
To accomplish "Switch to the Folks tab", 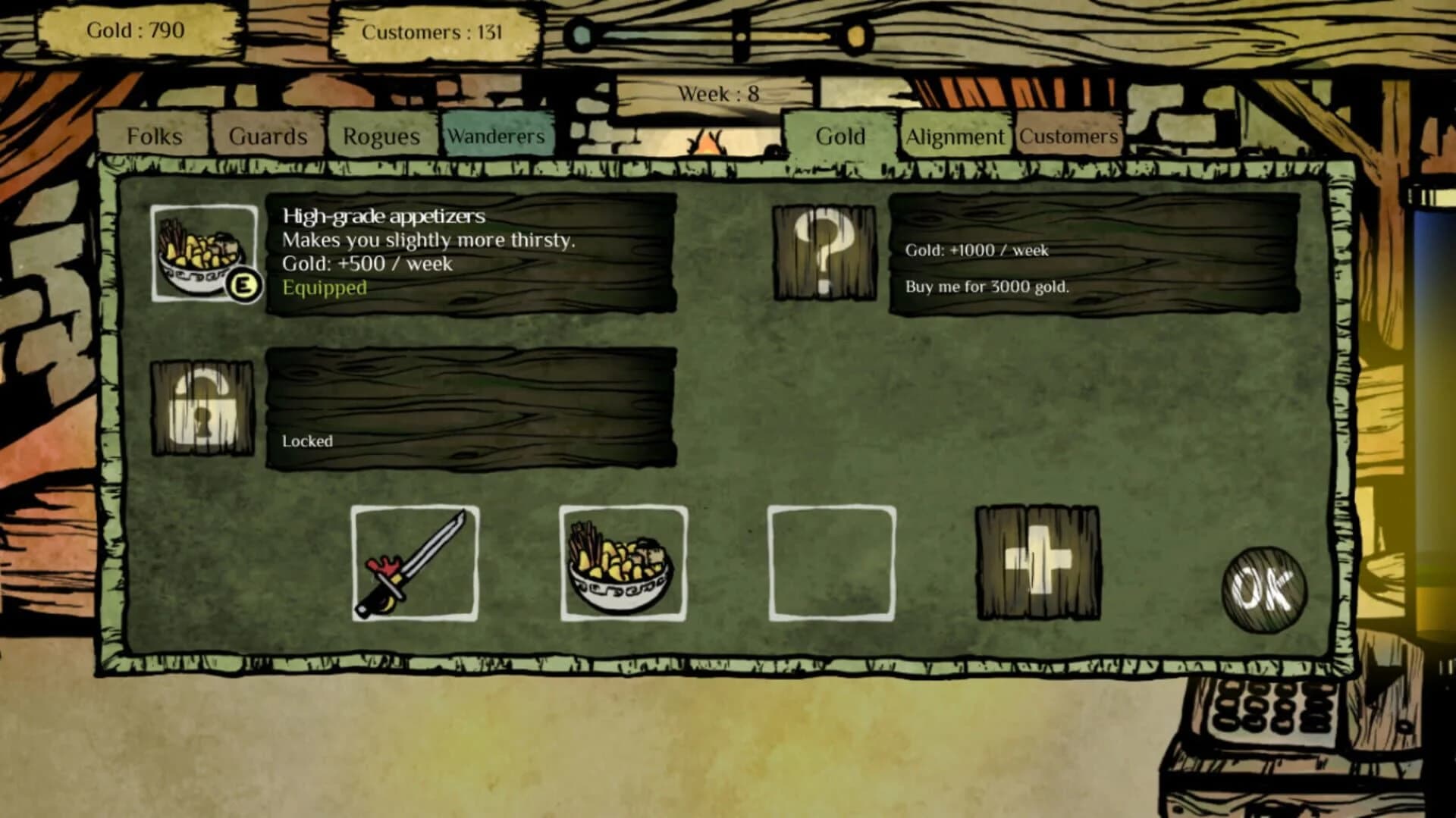I will [x=155, y=136].
